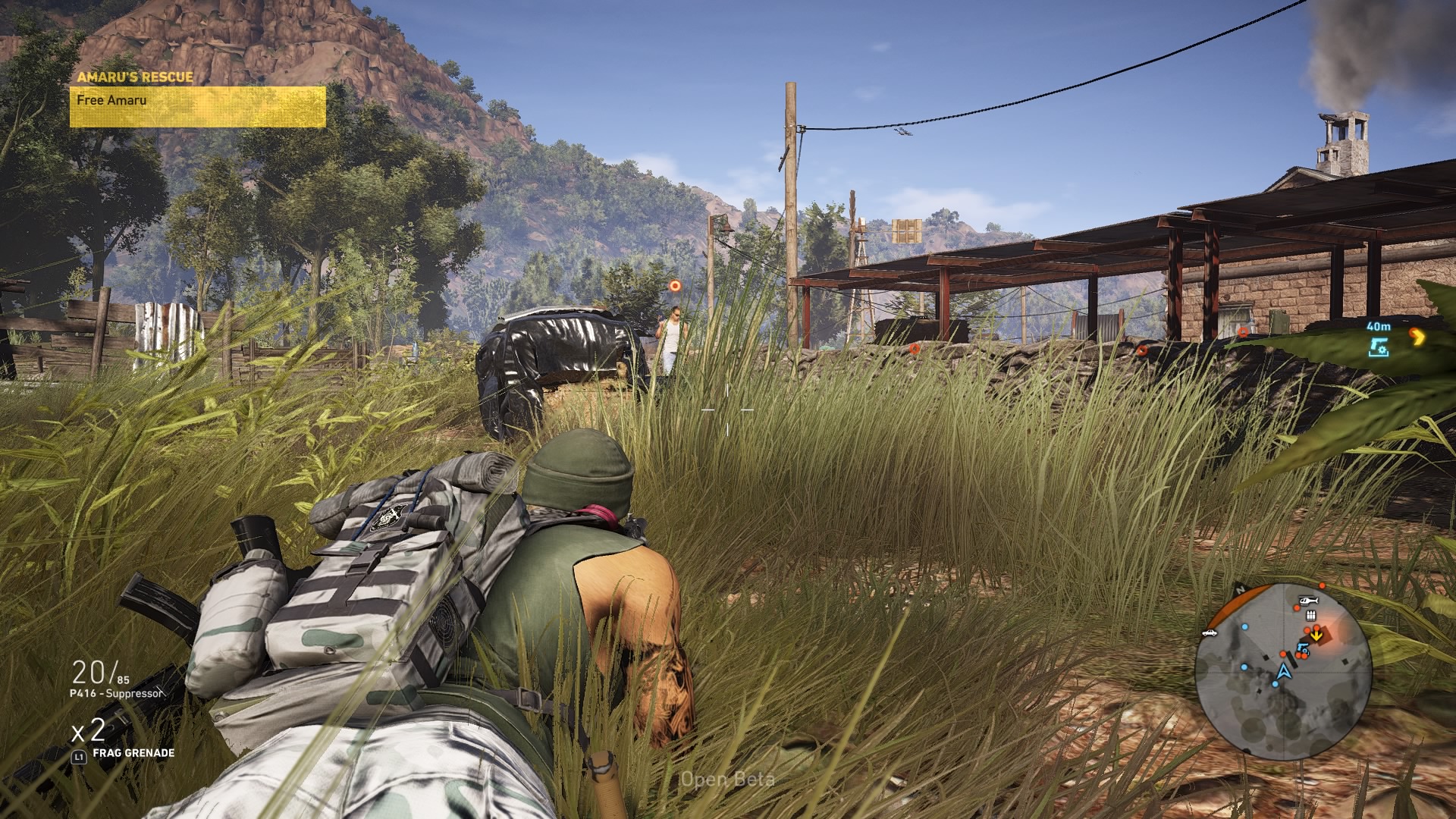Screen dimensions: 1456x819
Task: Click the yellow chevron objective marker
Action: 1416,337
